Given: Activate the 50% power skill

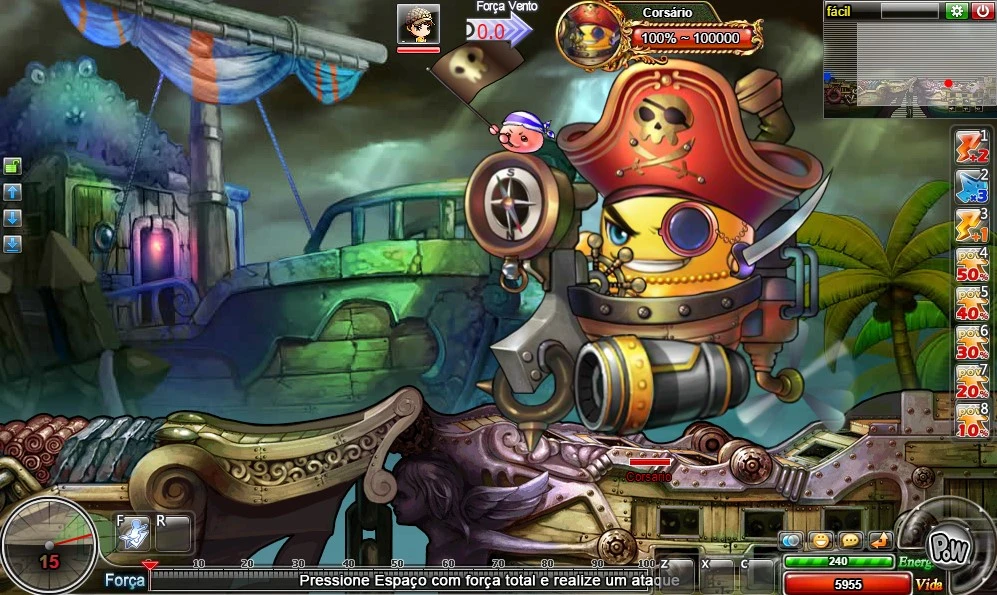Looking at the screenshot, I should 972,264.
